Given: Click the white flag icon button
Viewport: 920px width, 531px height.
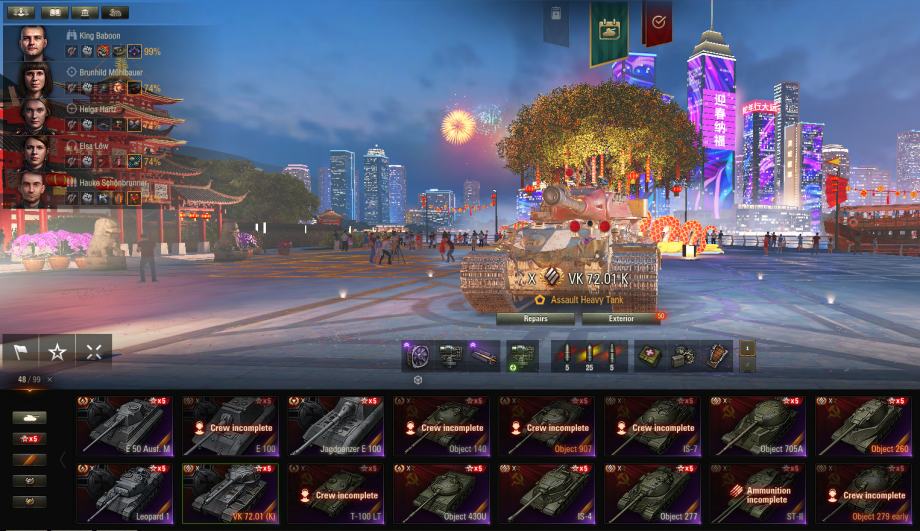Looking at the screenshot, I should 22,351.
